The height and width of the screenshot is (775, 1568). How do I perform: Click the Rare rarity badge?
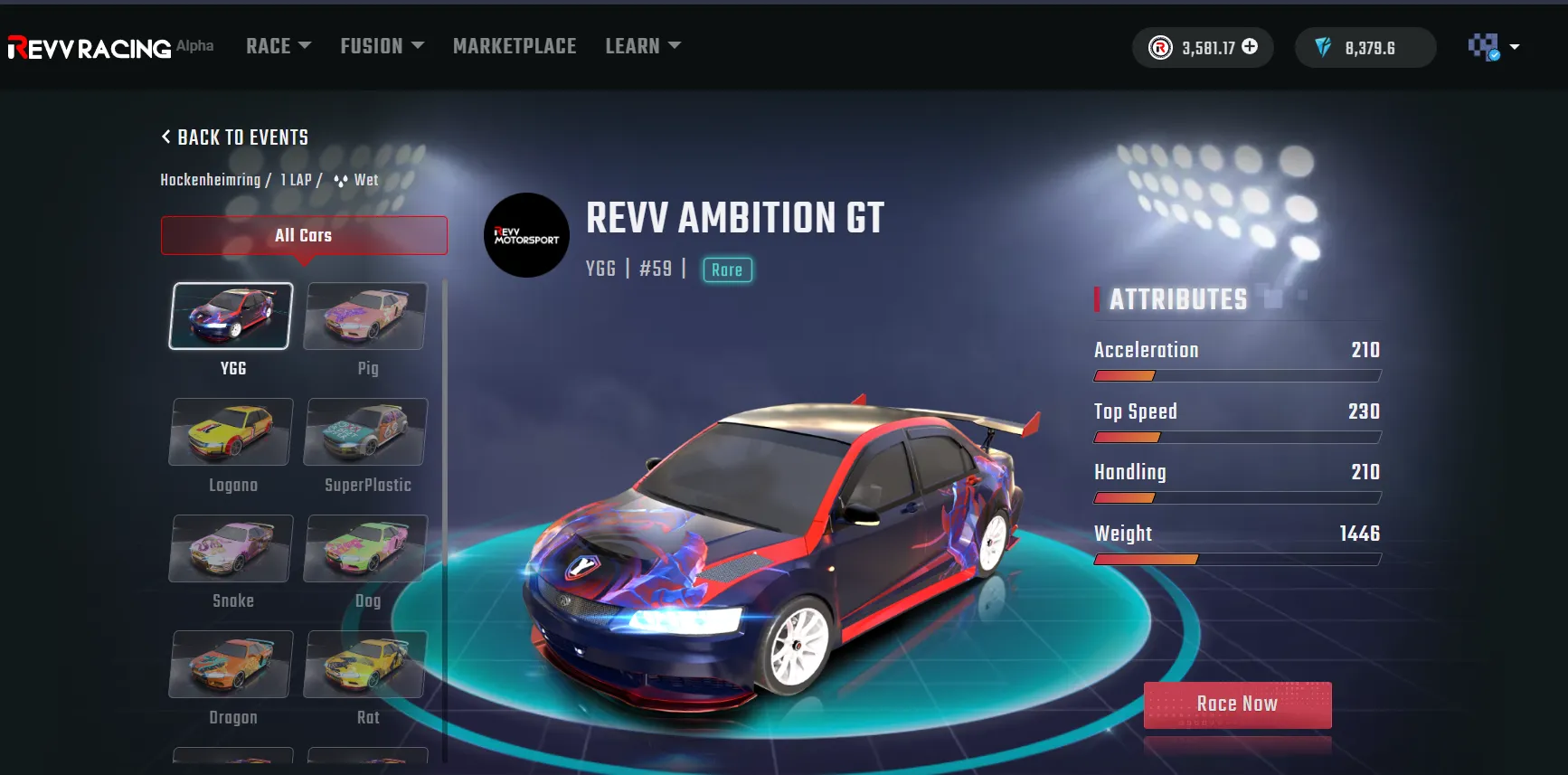(x=727, y=269)
